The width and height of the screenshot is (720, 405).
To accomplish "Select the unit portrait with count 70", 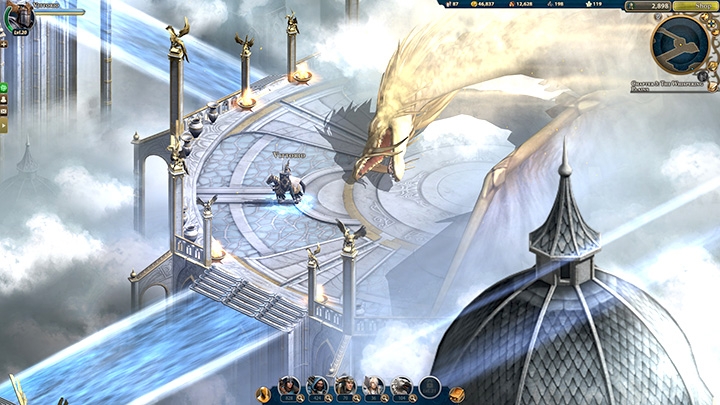I will pyautogui.click(x=345, y=386).
